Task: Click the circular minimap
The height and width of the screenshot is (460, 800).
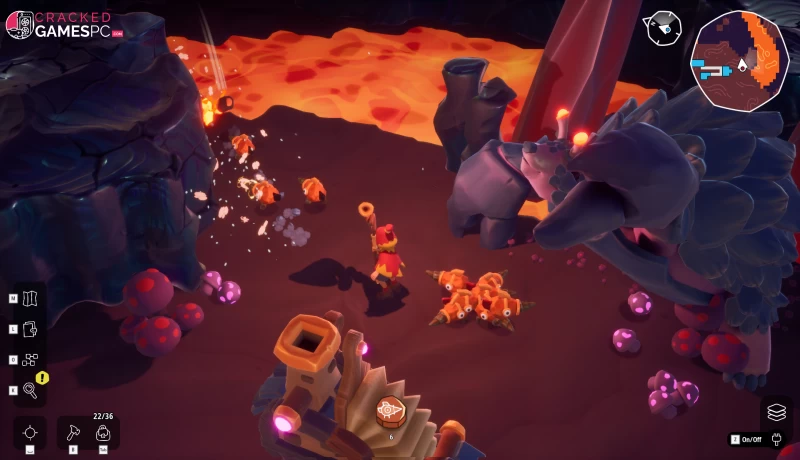Action: (x=740, y=60)
